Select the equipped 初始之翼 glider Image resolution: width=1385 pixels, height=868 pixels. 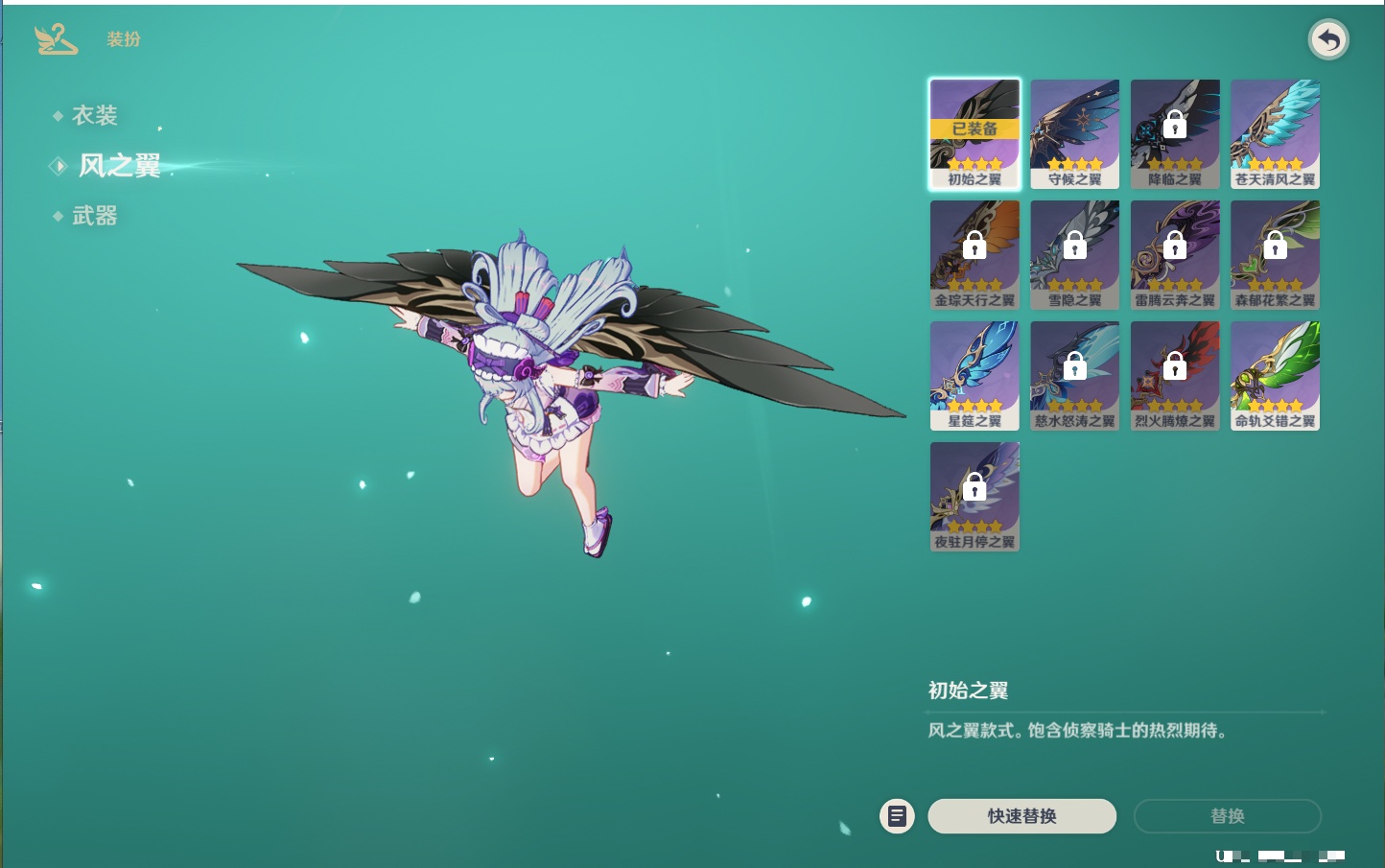(974, 134)
